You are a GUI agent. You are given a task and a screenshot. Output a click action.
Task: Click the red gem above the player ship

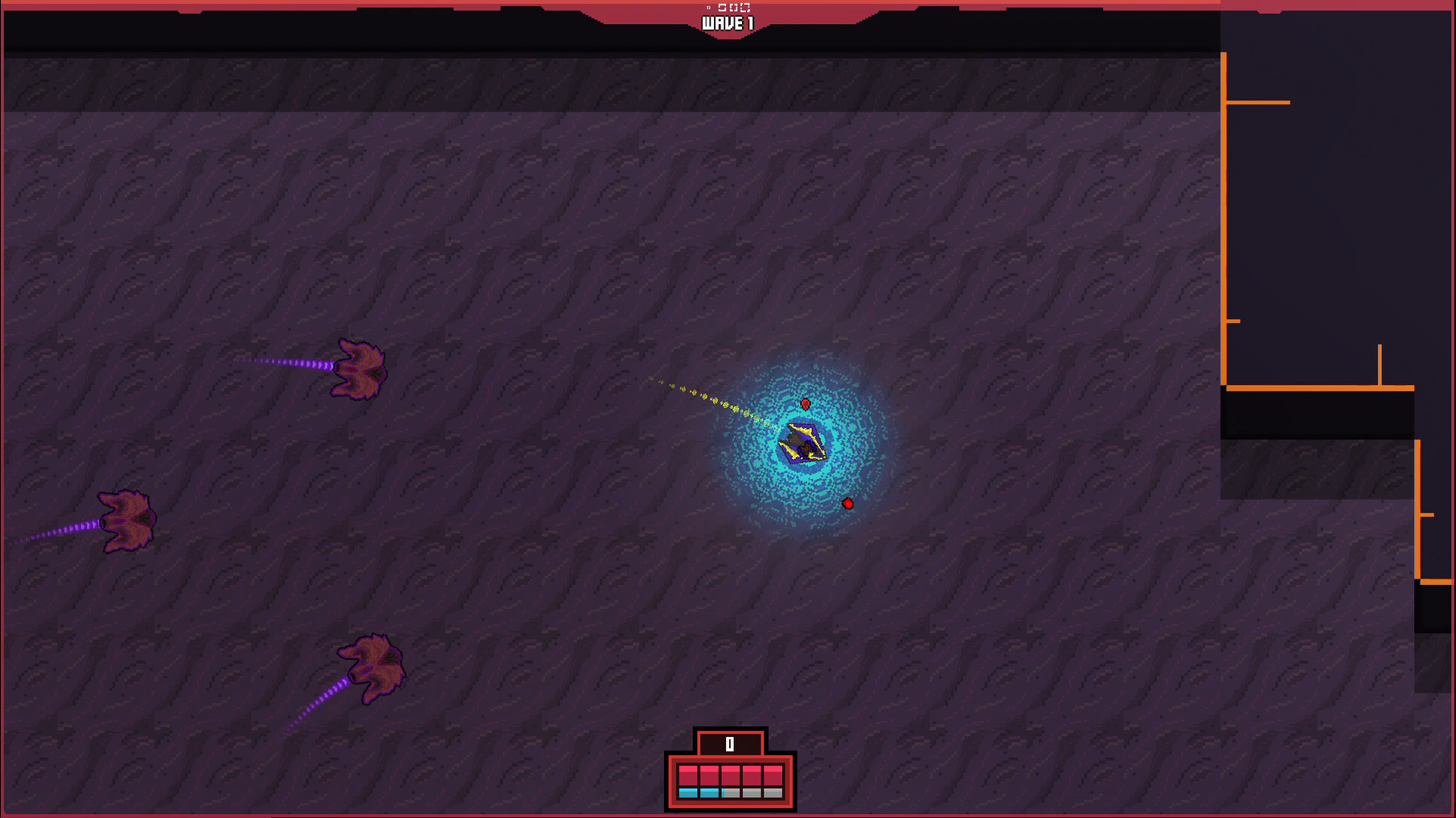coord(806,405)
